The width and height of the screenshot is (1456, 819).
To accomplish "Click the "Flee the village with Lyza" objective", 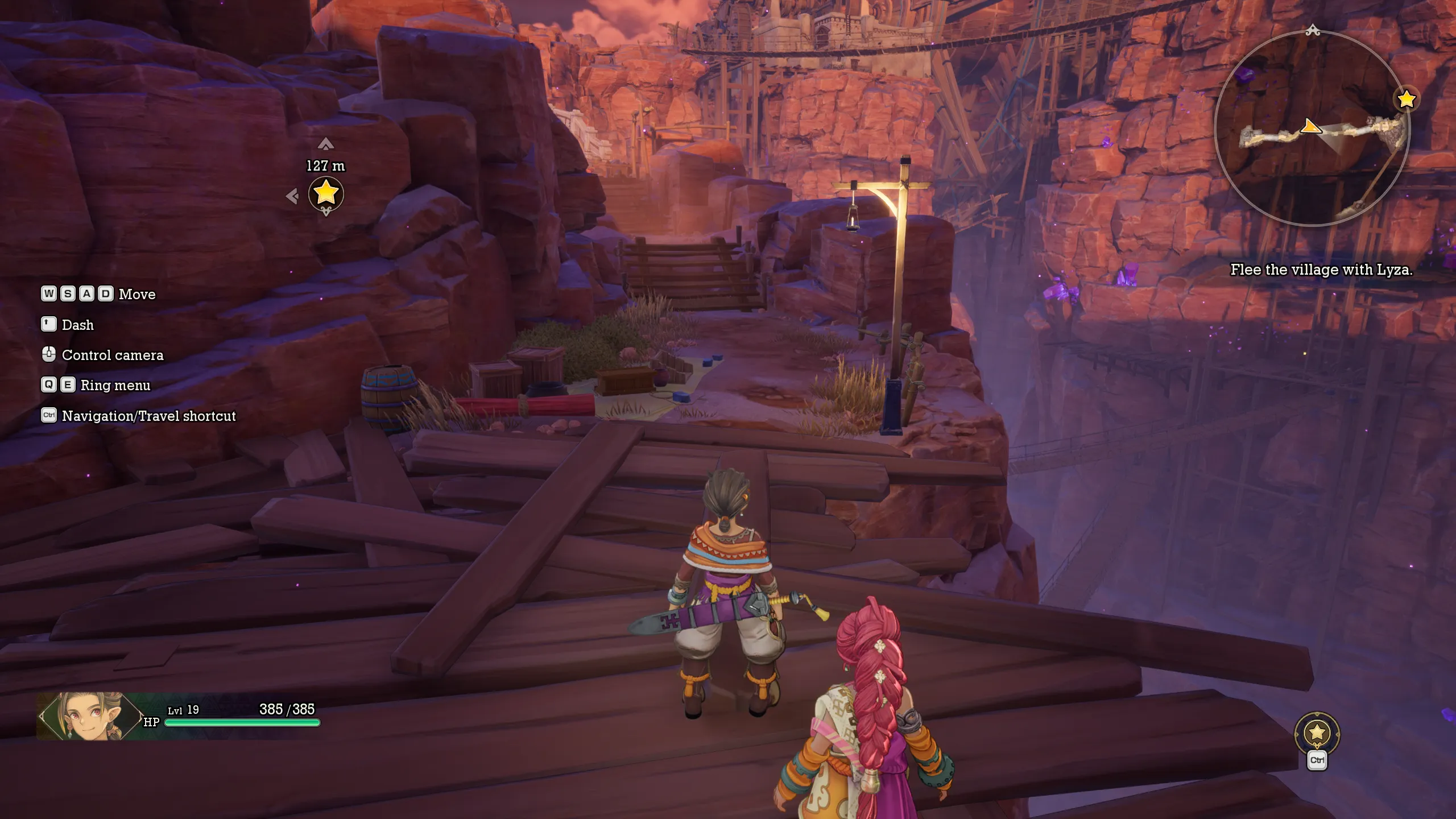I will tap(1321, 270).
